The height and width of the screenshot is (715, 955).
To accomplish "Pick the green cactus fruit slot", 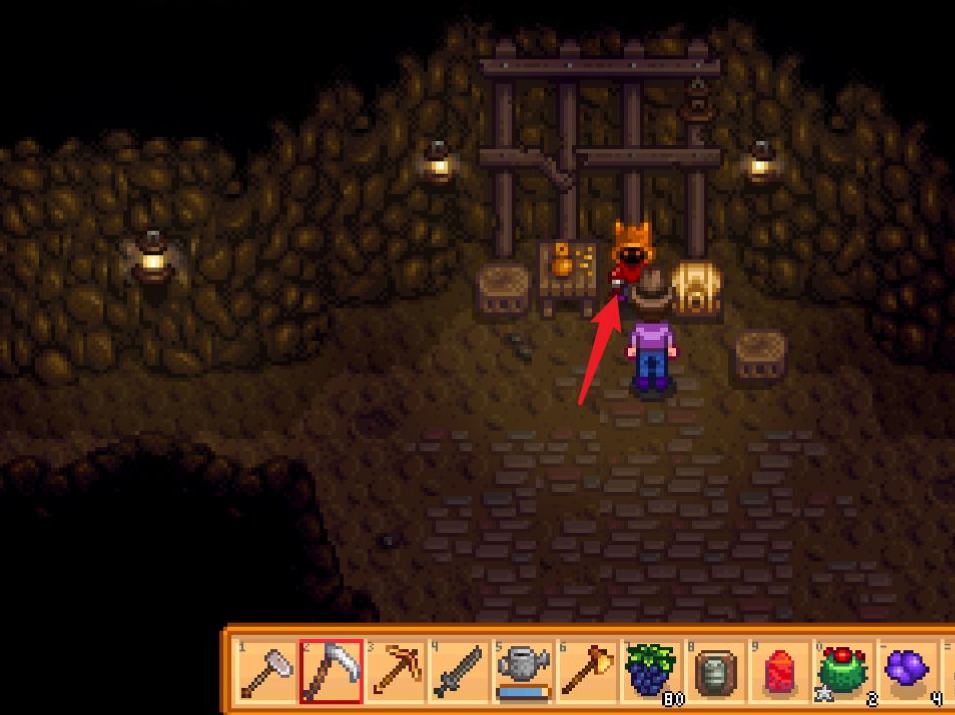I will click(x=844, y=670).
